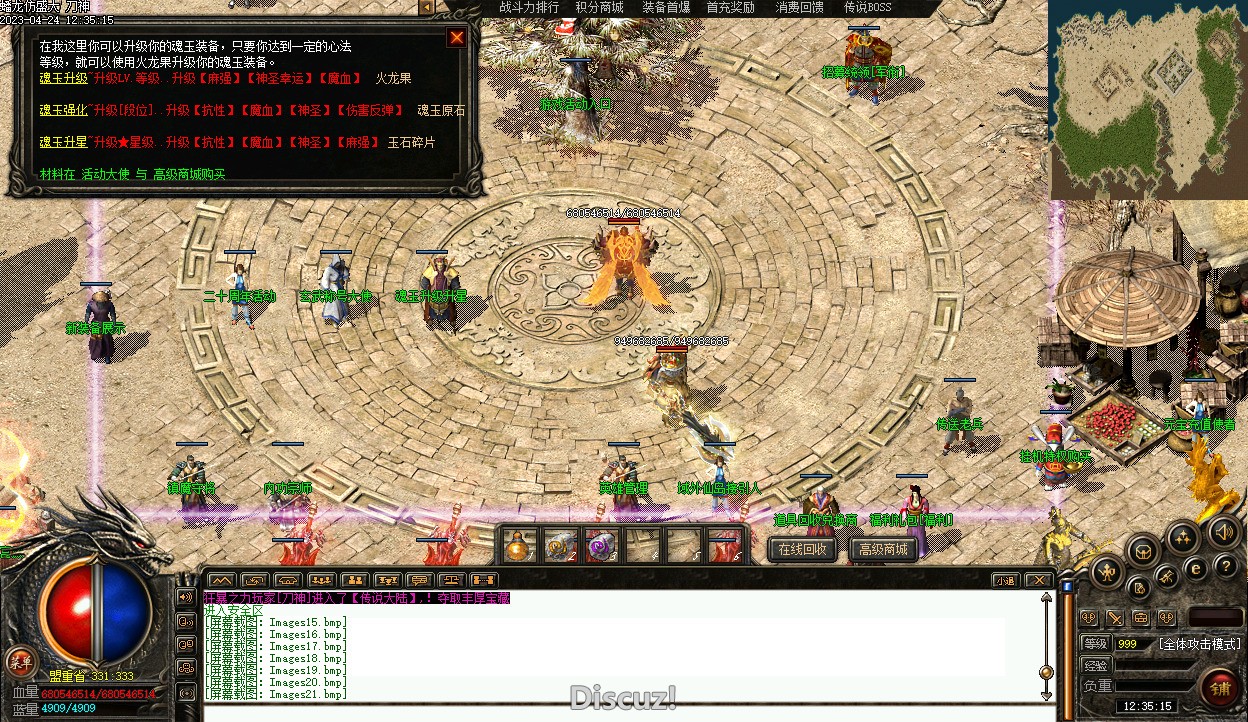Close the chat window with its X
The image size is (1248, 722).
[1038, 580]
